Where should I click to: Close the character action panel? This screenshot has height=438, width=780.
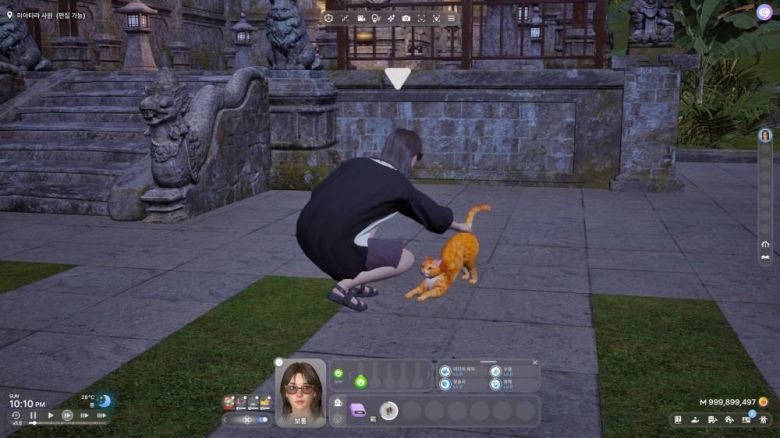(535, 362)
